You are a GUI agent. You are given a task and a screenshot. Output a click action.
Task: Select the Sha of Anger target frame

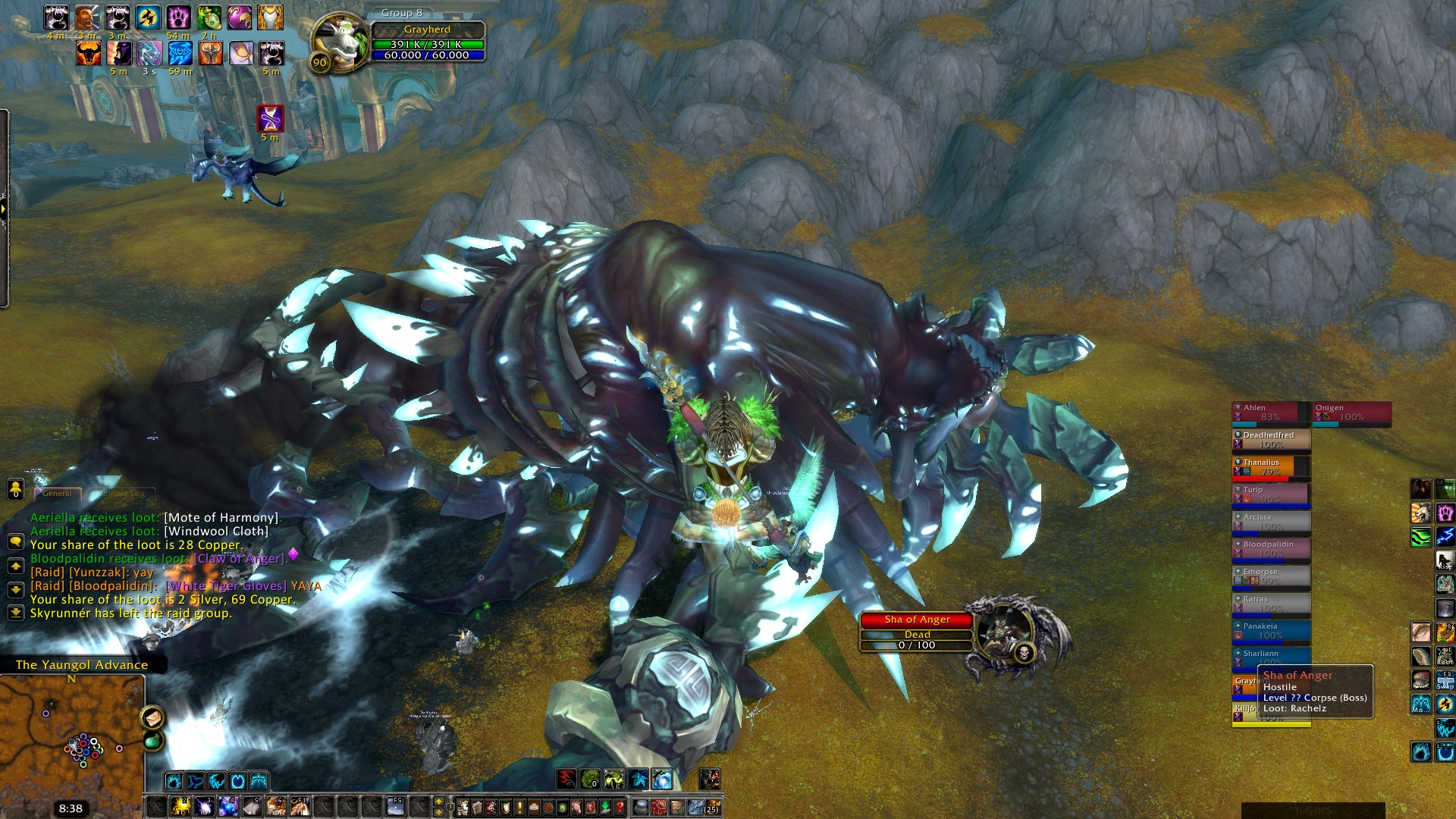pyautogui.click(x=916, y=632)
